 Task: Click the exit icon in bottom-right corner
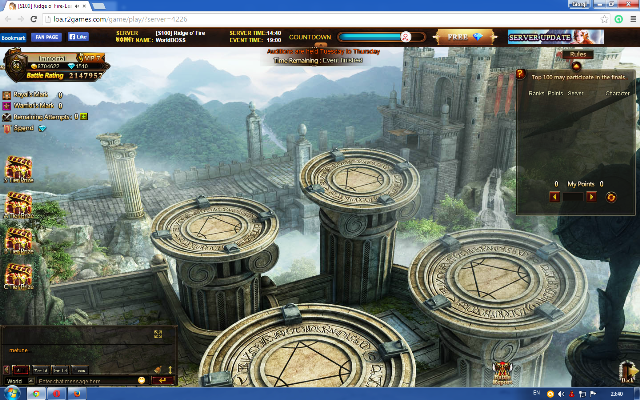pos(627,374)
